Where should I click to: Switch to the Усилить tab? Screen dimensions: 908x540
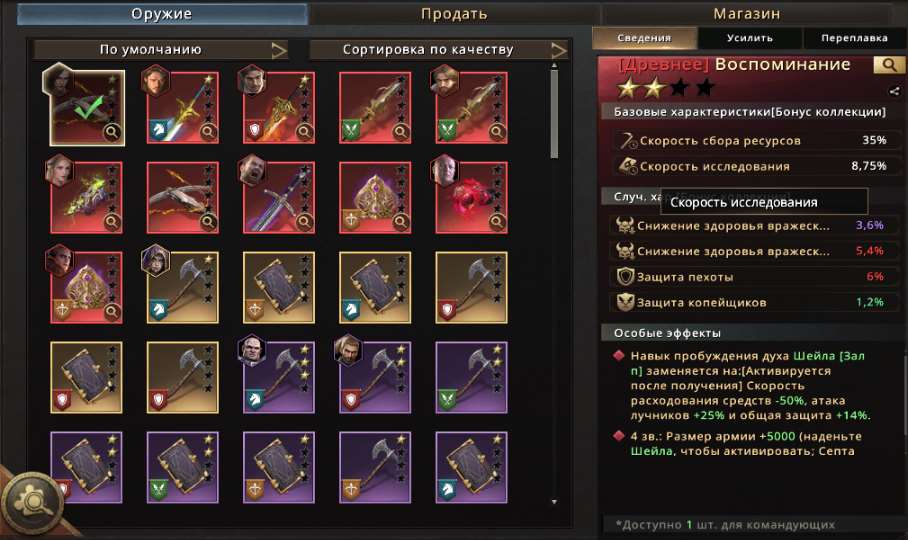750,38
